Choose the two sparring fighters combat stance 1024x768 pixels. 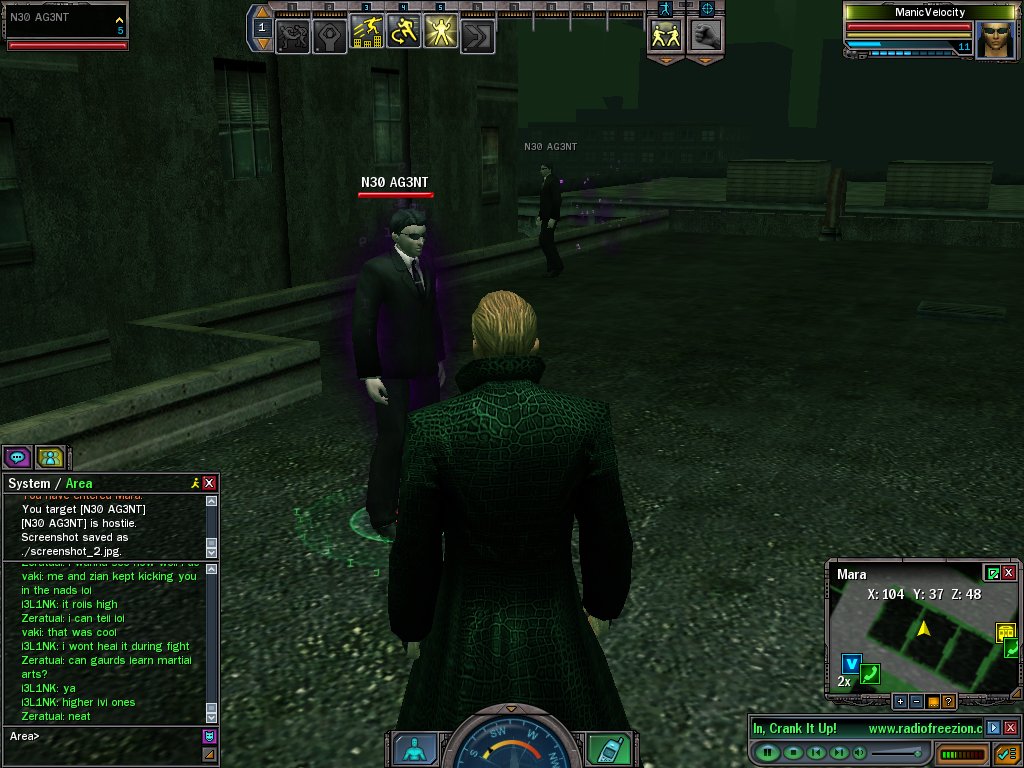click(665, 34)
